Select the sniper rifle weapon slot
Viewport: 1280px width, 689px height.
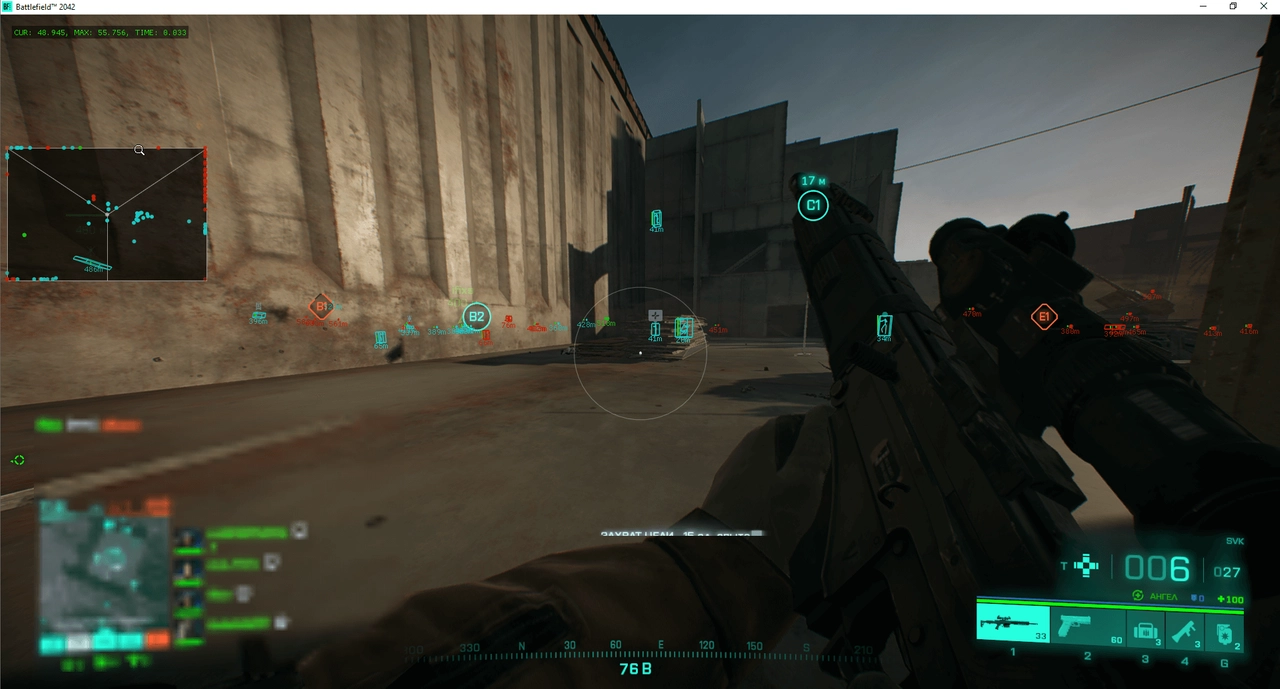click(1012, 624)
